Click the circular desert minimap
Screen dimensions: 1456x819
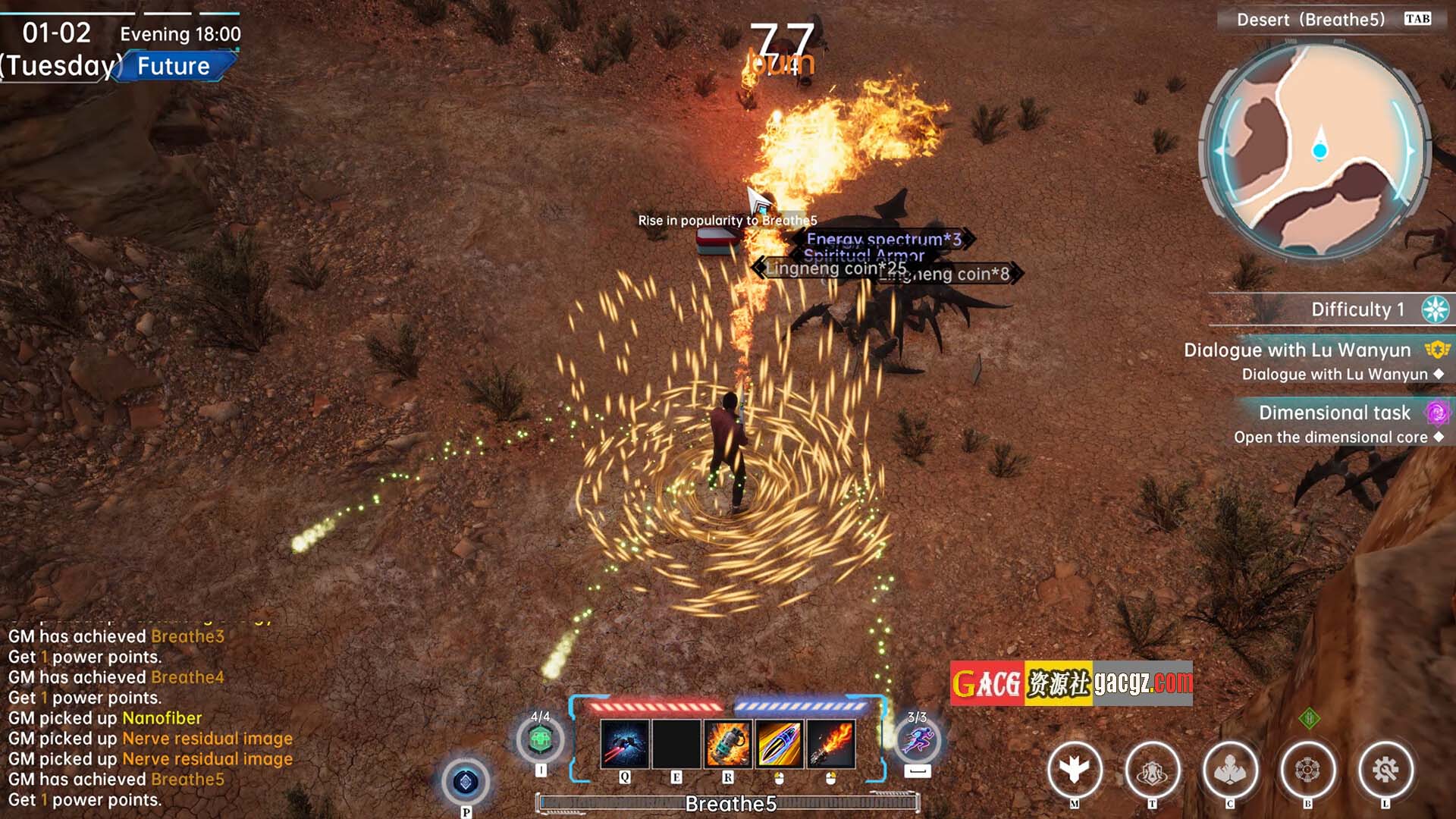click(x=1318, y=150)
